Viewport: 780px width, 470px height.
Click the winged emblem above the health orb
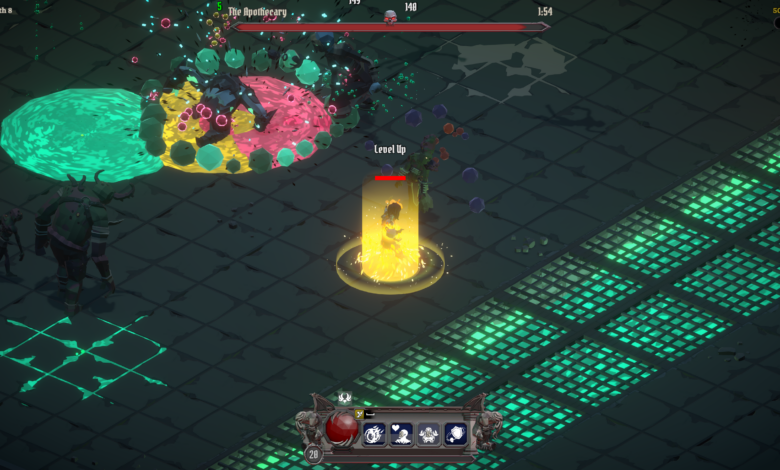point(344,399)
